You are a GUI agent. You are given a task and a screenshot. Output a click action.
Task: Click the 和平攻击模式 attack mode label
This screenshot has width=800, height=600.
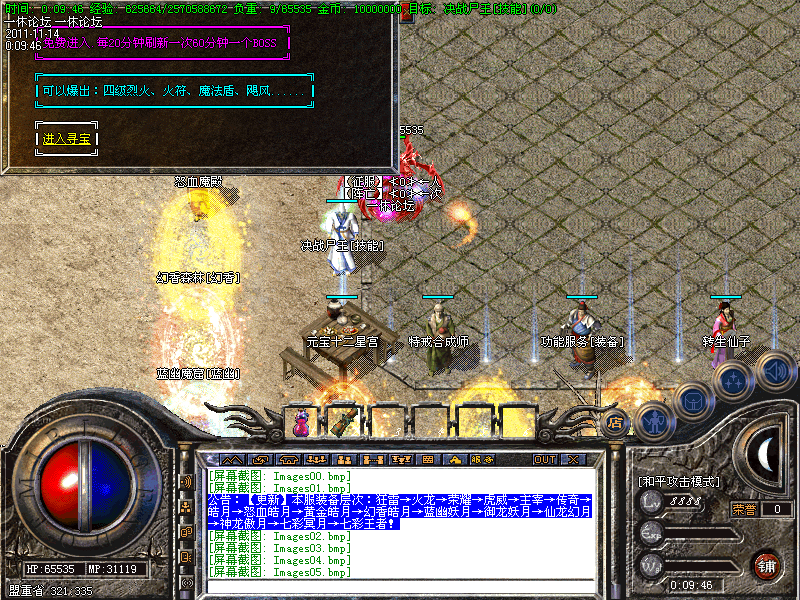678,481
